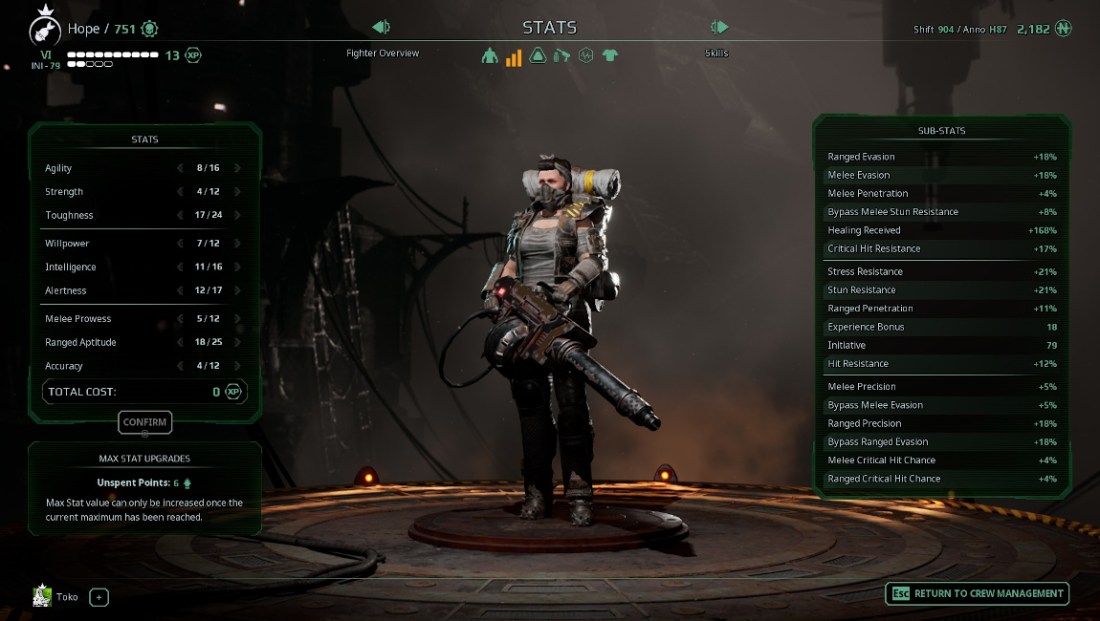Open the heartbeat hexagon tab
Viewport: 1100px width, 621px height.
[x=586, y=56]
